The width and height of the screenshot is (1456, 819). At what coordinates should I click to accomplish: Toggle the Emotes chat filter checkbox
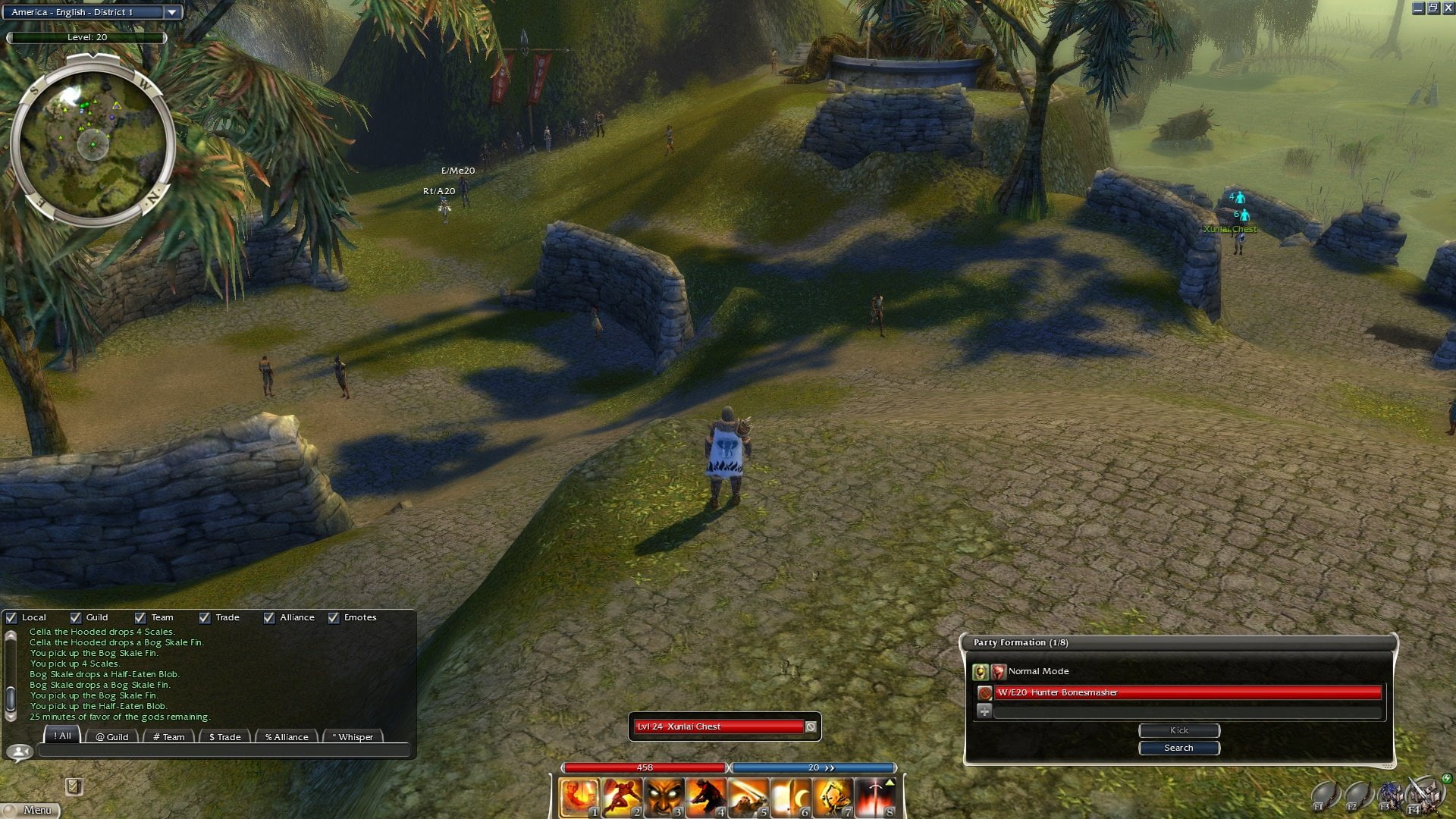(x=334, y=617)
